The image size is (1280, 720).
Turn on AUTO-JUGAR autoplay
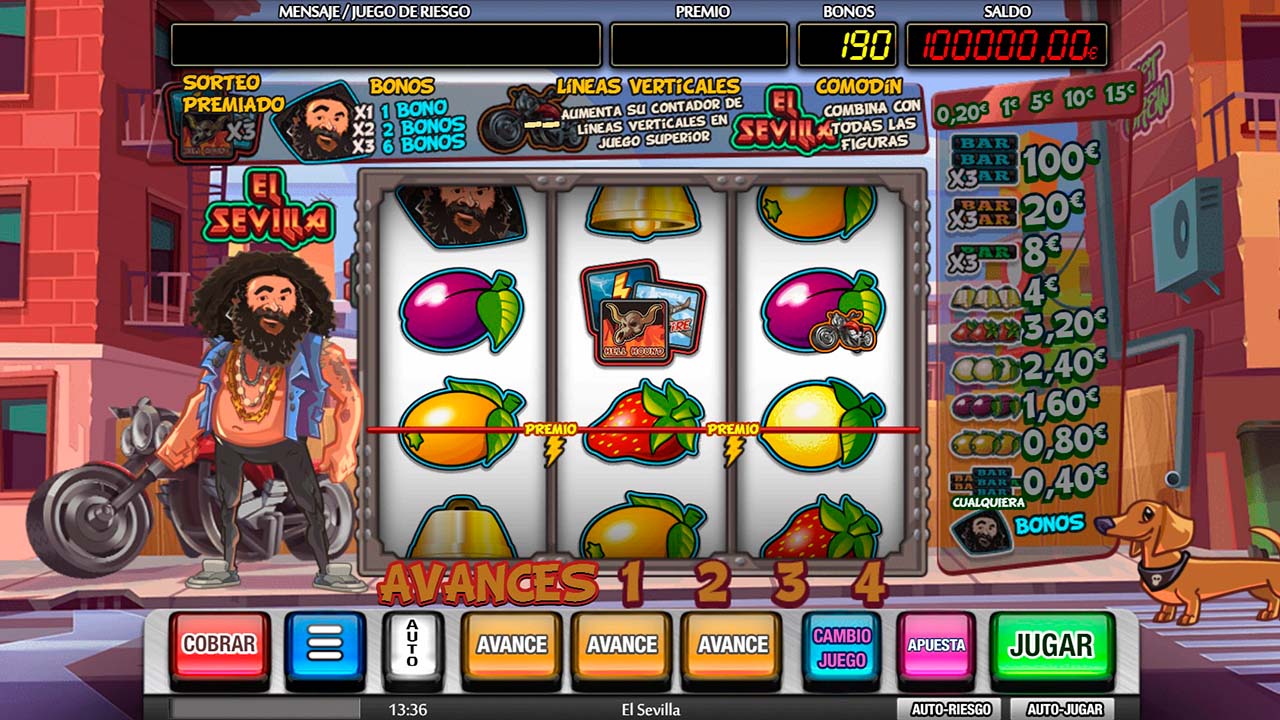pyautogui.click(x=1064, y=709)
